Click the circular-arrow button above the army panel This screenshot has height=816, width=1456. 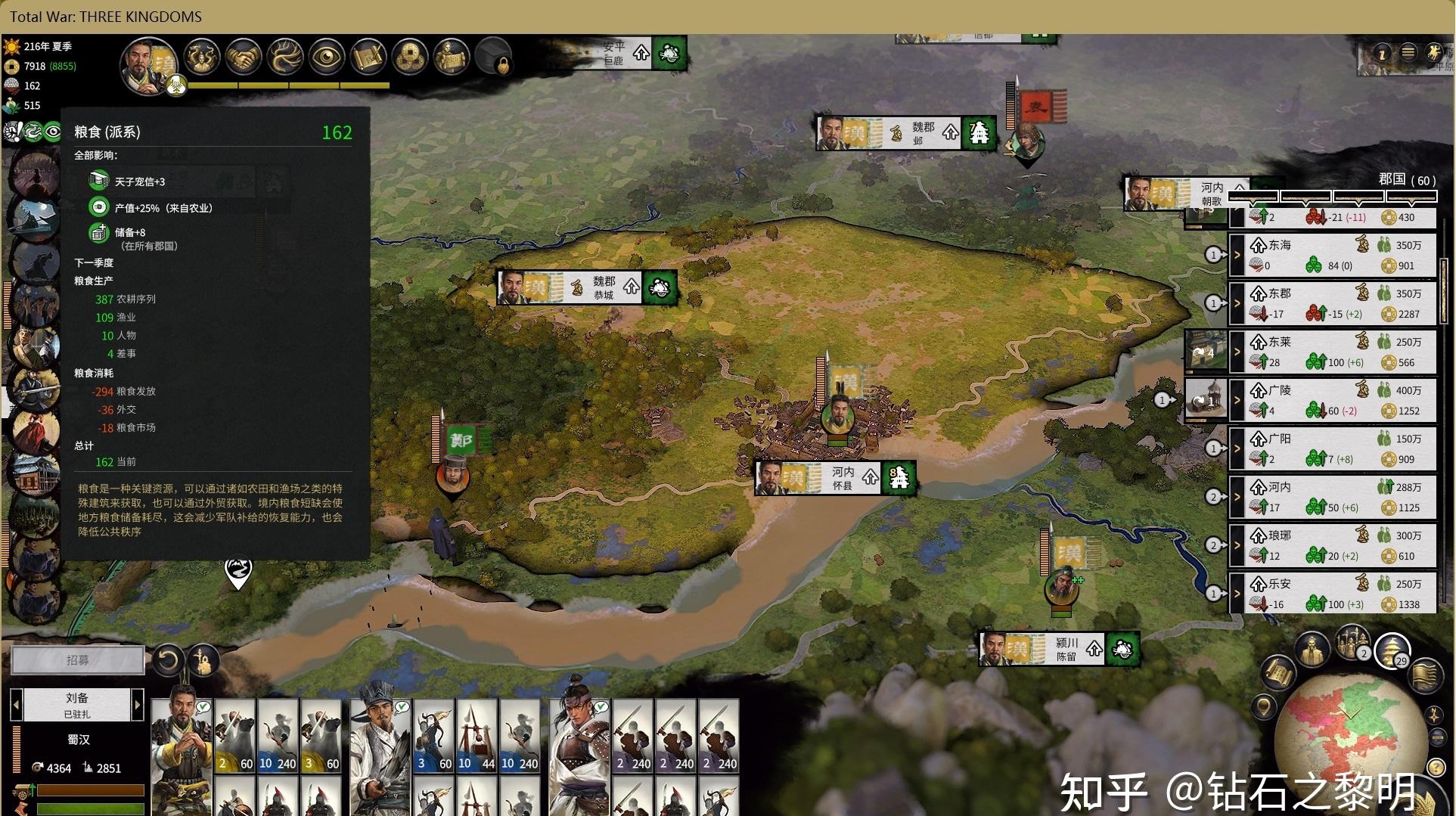(168, 660)
